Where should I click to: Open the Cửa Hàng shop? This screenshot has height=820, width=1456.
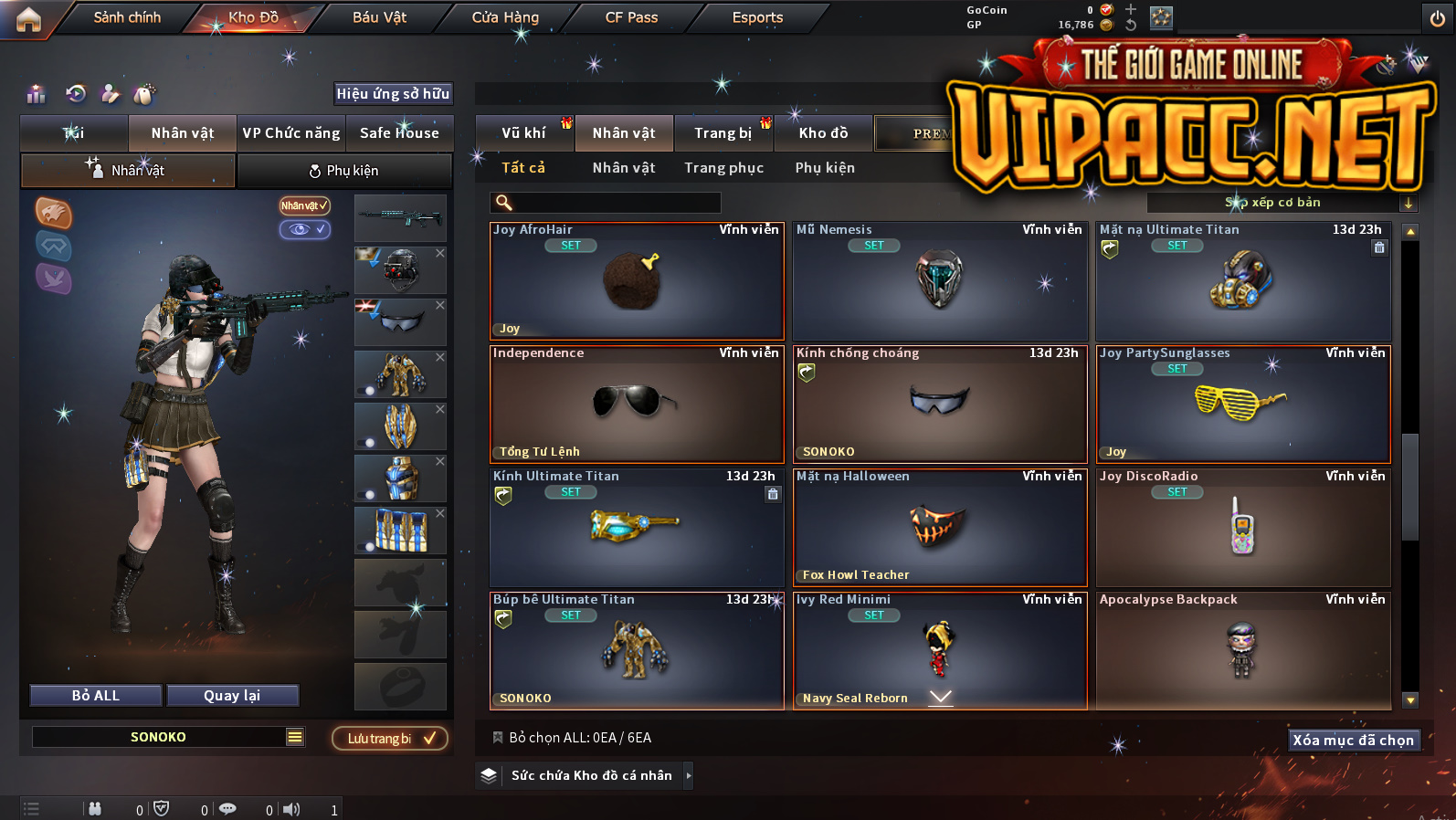click(505, 17)
